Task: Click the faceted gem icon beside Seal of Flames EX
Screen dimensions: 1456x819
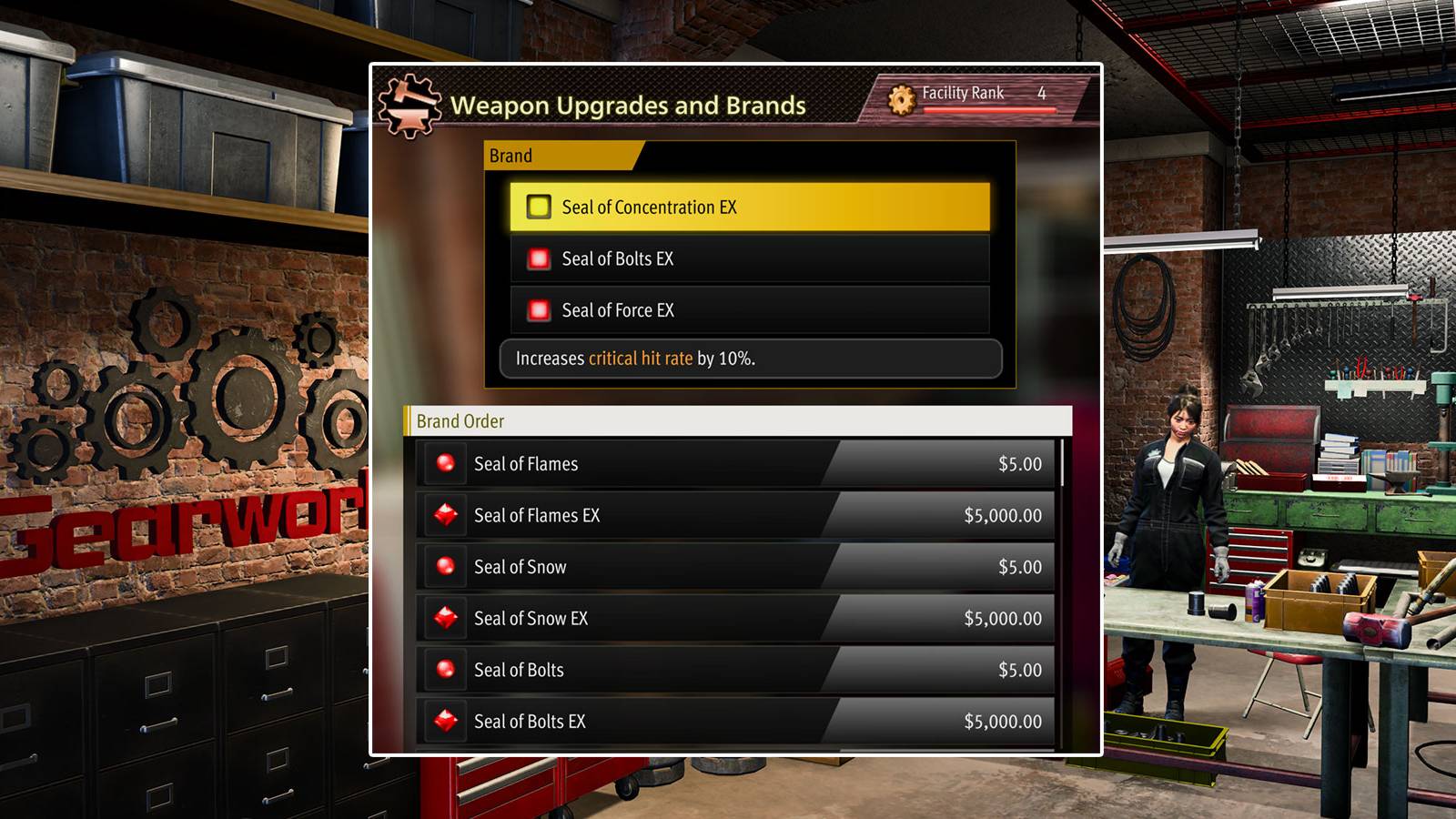Action: (x=445, y=515)
